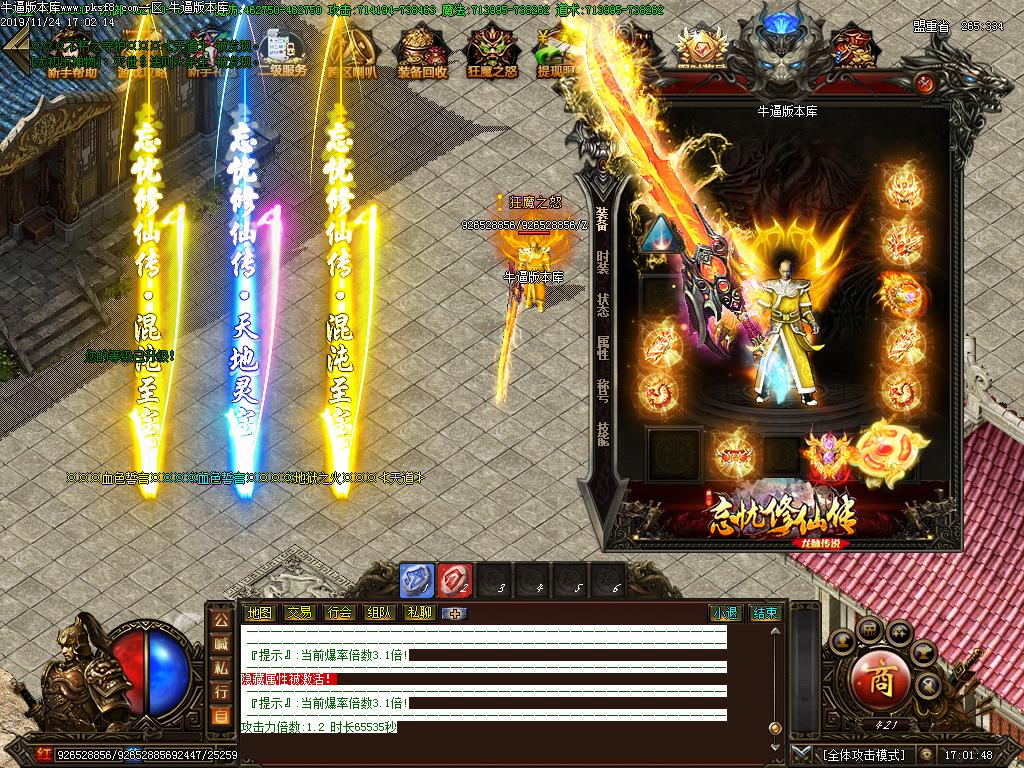Open the 装备回收 equipment recycle icon
This screenshot has width=1024, height=768.
424,52
